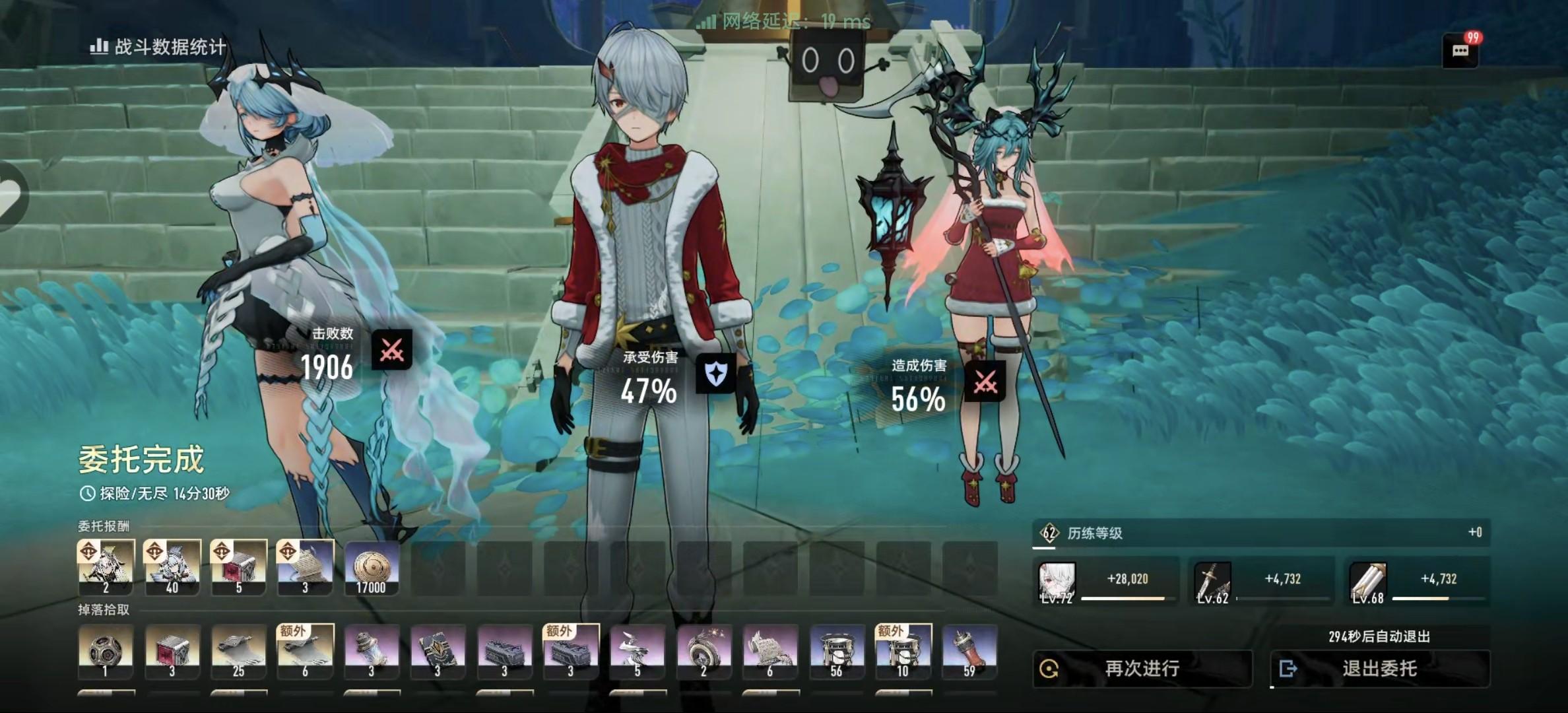Select the extra scroll drop with quantity 6
This screenshot has width=1568, height=713.
(x=305, y=652)
